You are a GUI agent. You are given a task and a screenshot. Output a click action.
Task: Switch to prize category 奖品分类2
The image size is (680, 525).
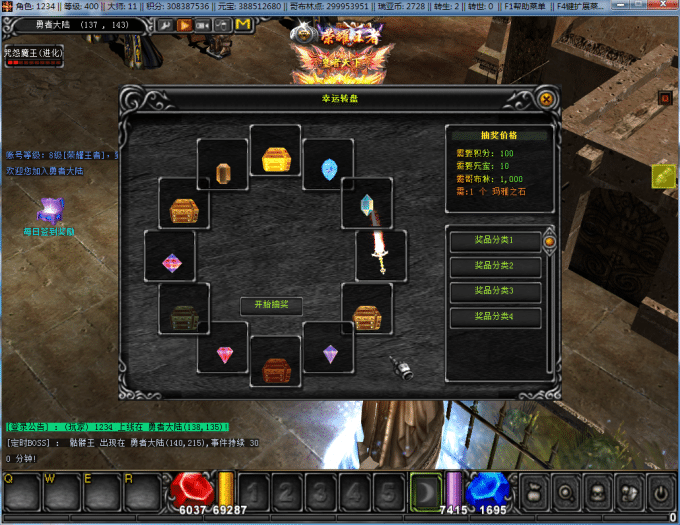tap(495, 266)
